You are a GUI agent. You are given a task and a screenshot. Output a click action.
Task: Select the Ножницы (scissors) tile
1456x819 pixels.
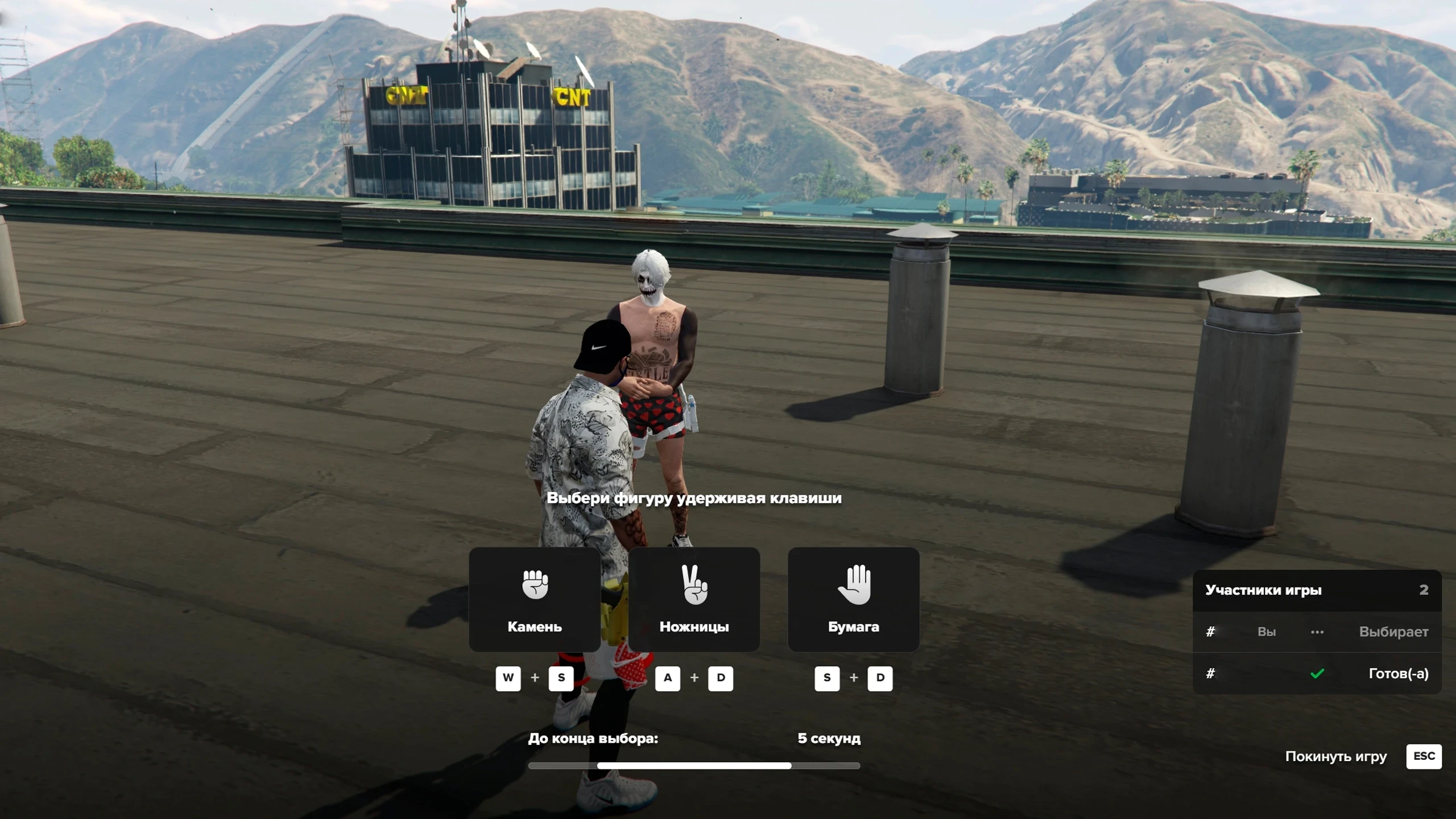(x=694, y=599)
